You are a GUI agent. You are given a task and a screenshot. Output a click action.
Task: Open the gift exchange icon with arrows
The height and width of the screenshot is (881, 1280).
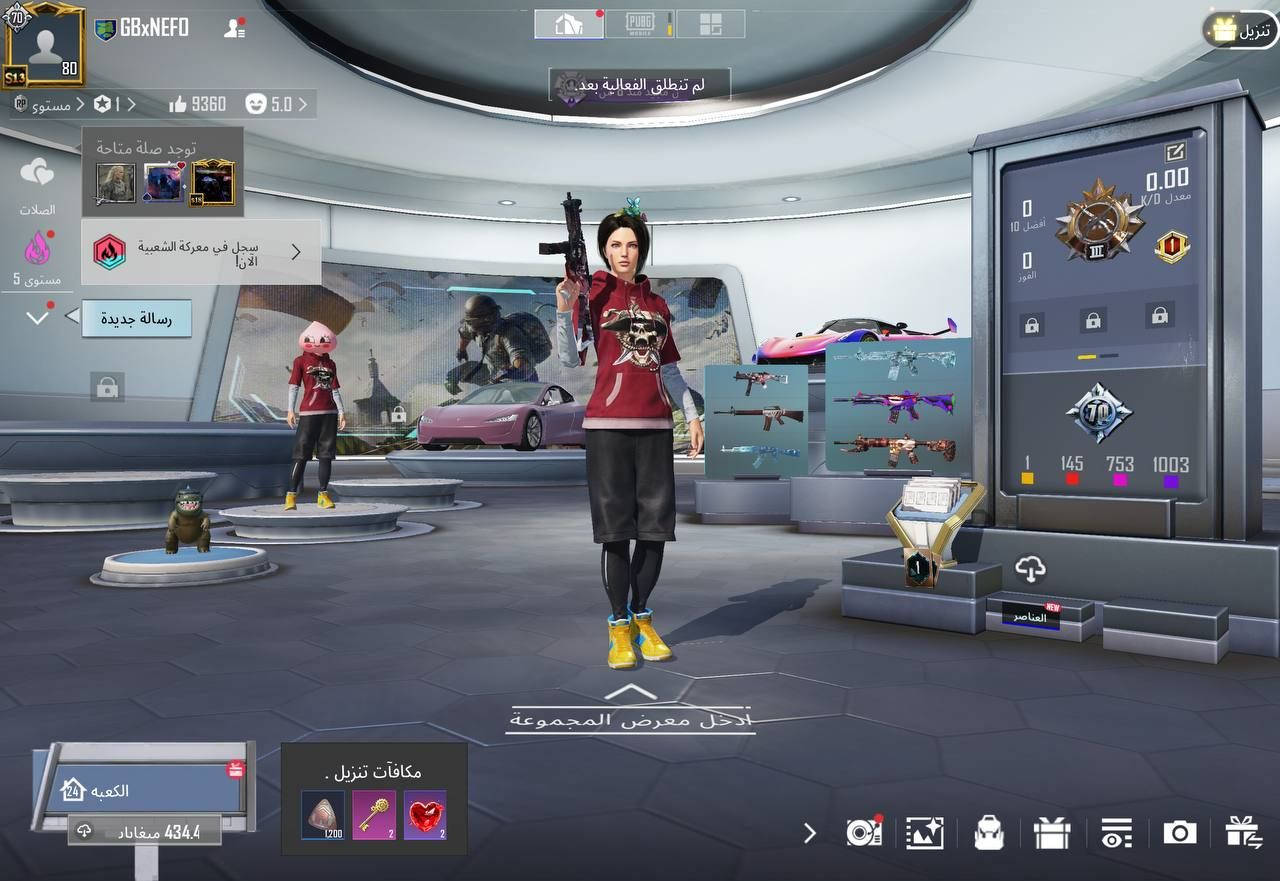pos(1243,833)
